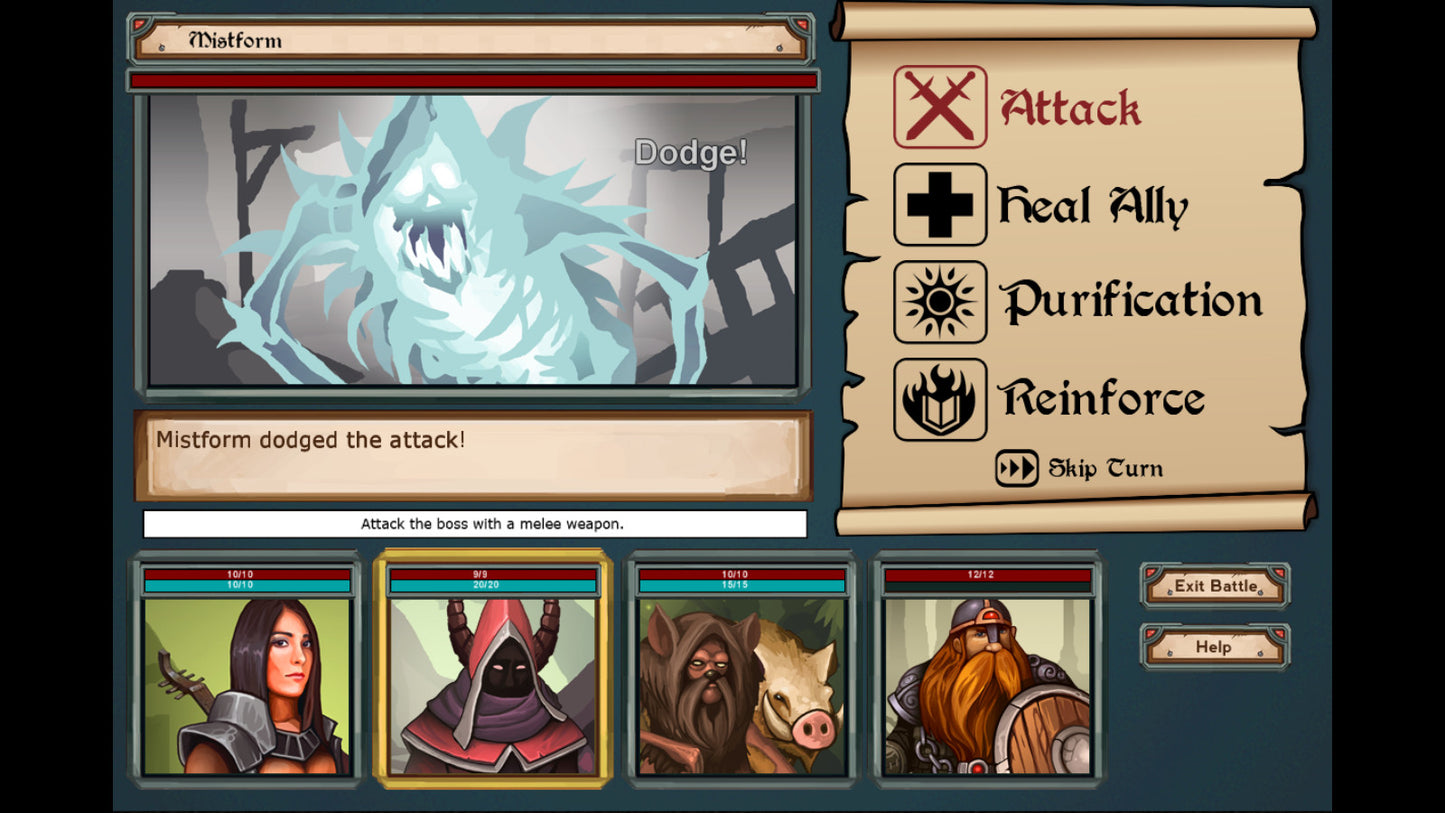
Task: Click the Heal Ally cross icon
Action: point(939,205)
